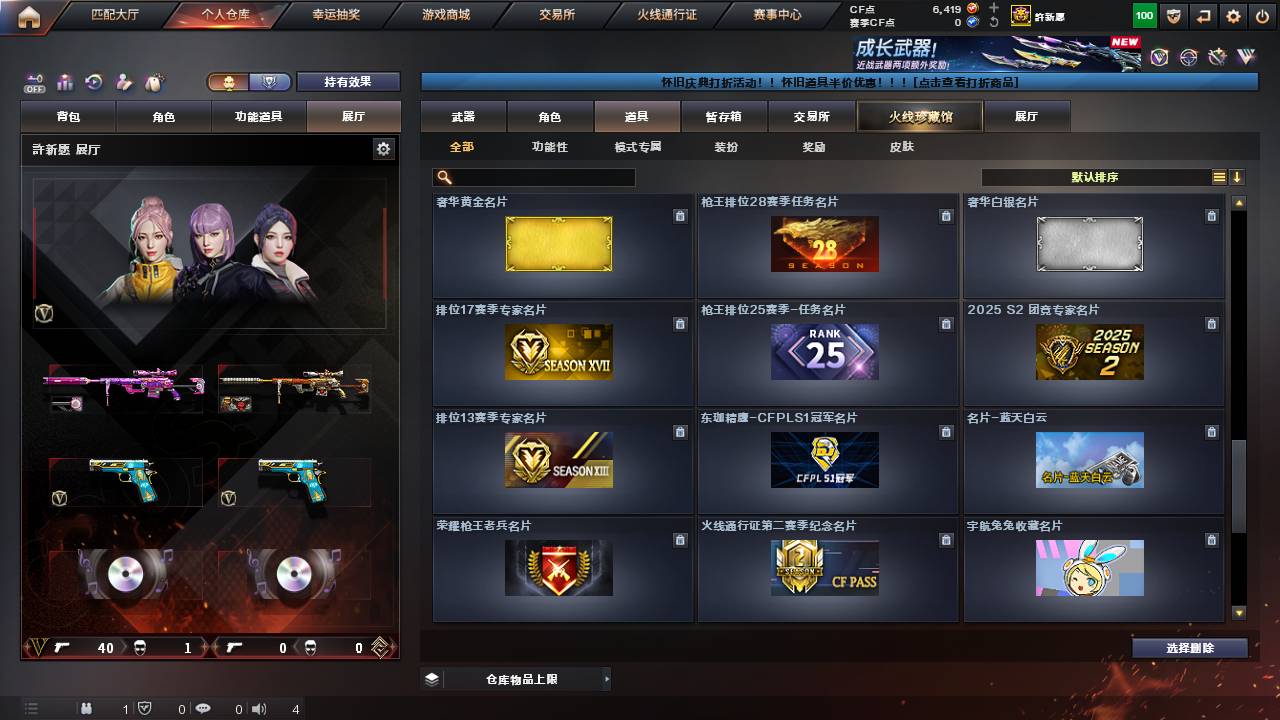Open showroom settings via the gear on 许新愿 展厅
1280x720 pixels.
point(385,147)
